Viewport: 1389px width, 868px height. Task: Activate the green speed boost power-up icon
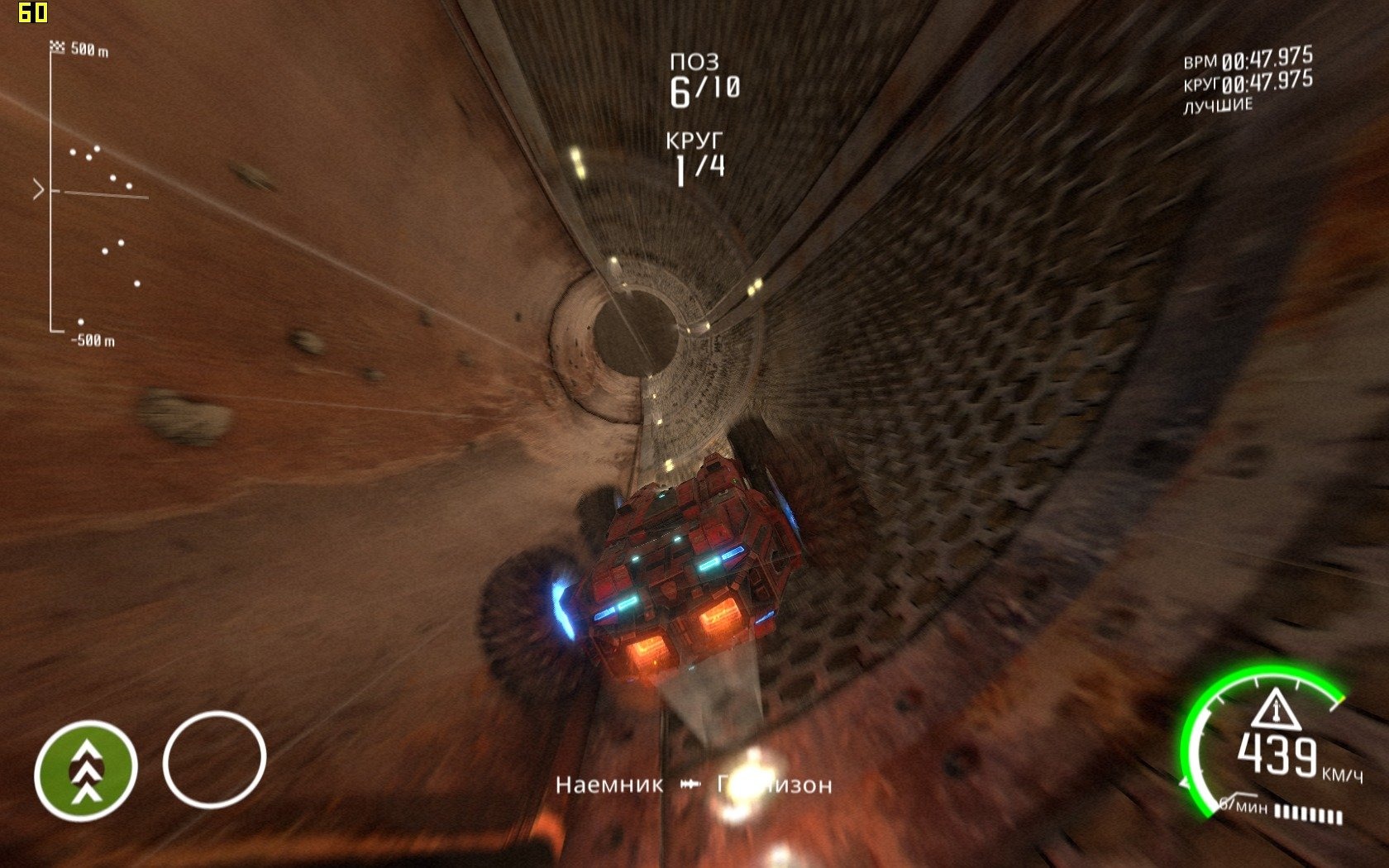point(85,770)
